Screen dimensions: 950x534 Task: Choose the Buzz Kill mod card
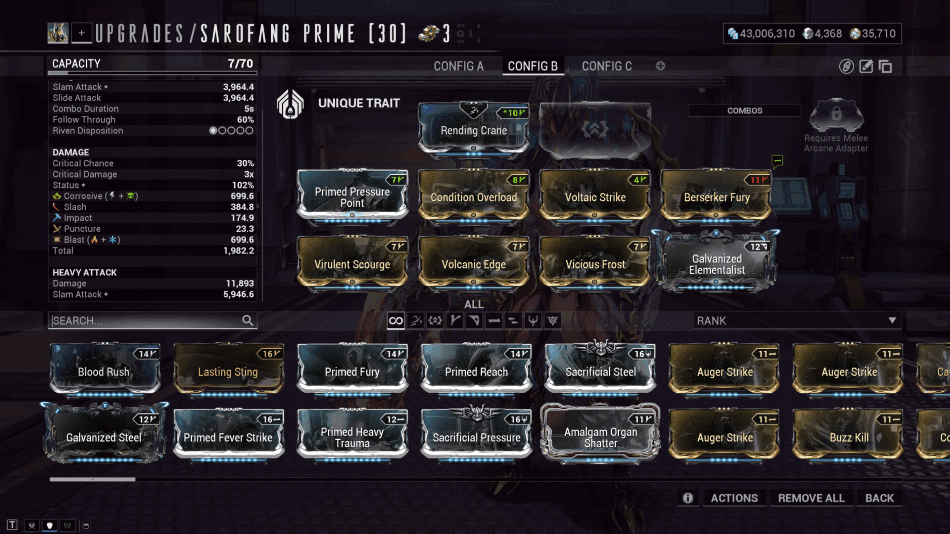click(x=848, y=437)
